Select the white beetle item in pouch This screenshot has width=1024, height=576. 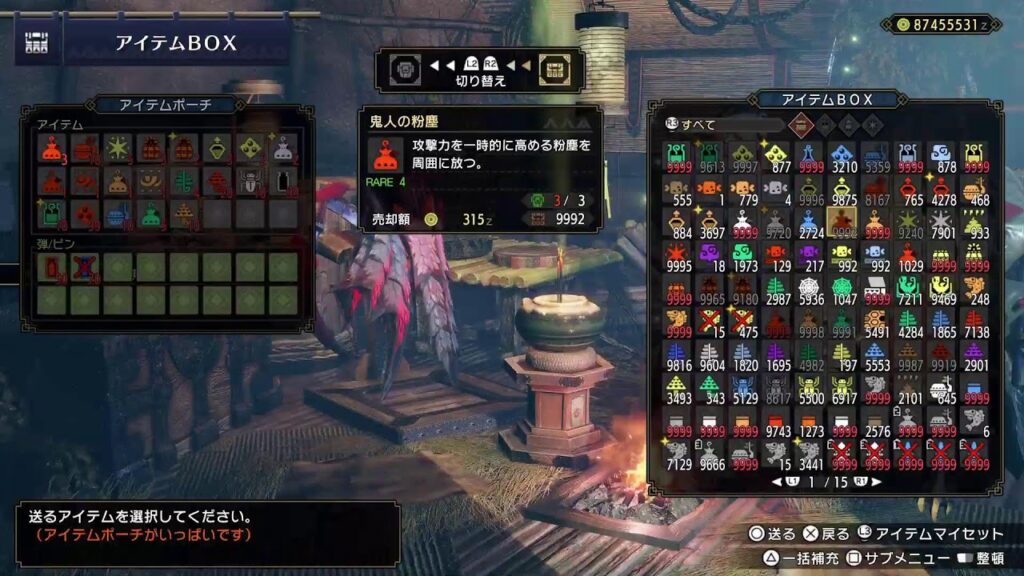click(250, 181)
